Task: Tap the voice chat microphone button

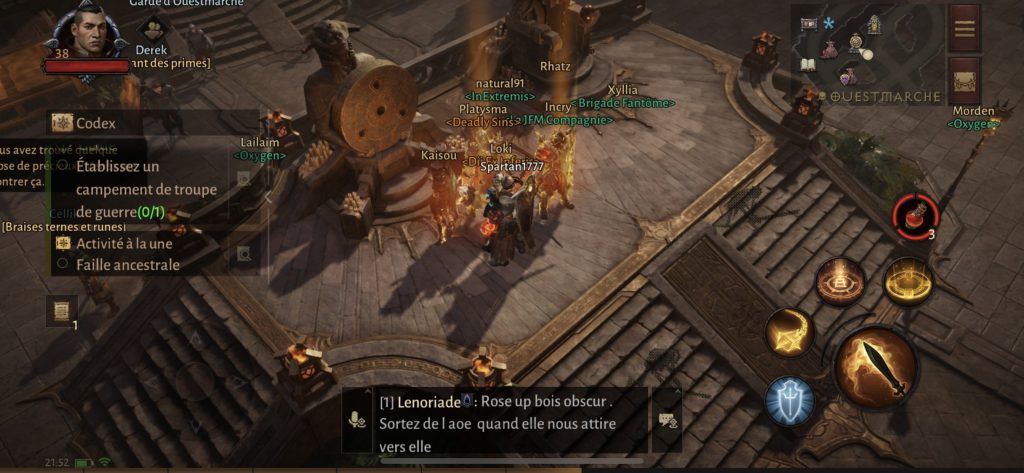Action: 357,420
